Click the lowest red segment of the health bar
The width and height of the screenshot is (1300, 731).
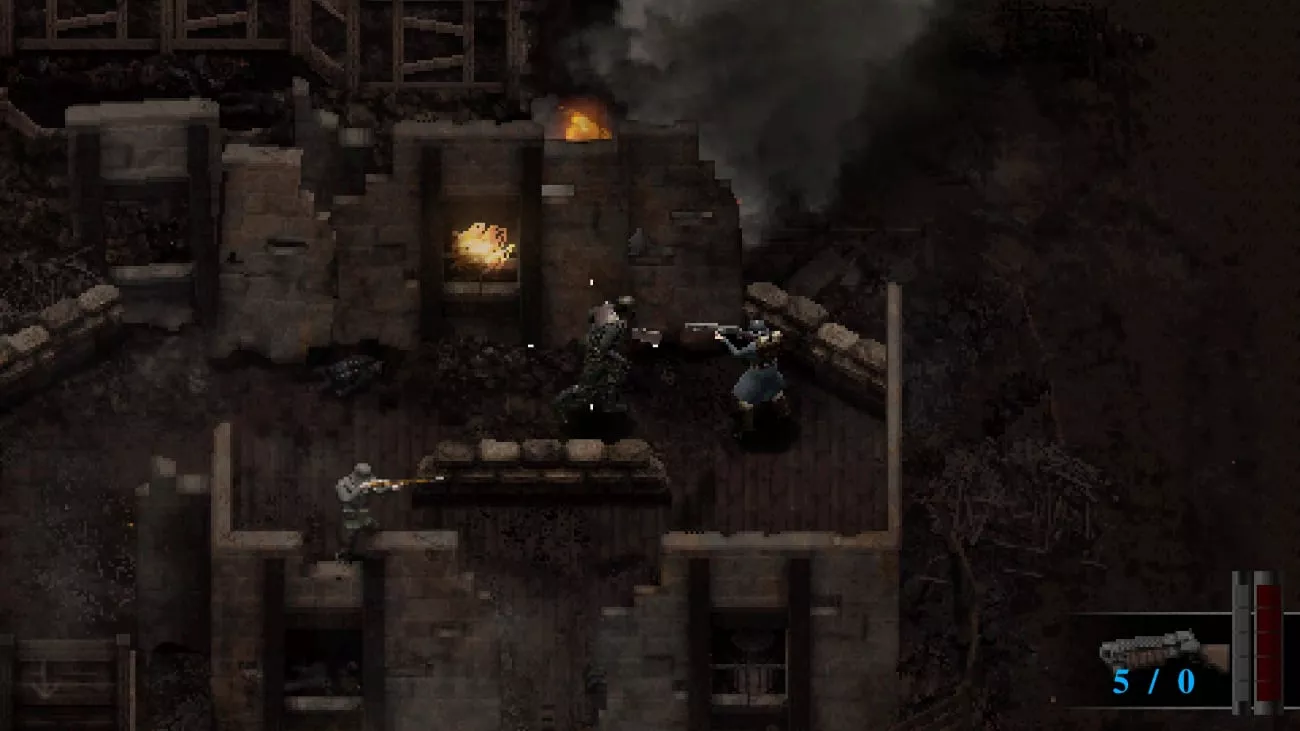tap(1268, 690)
